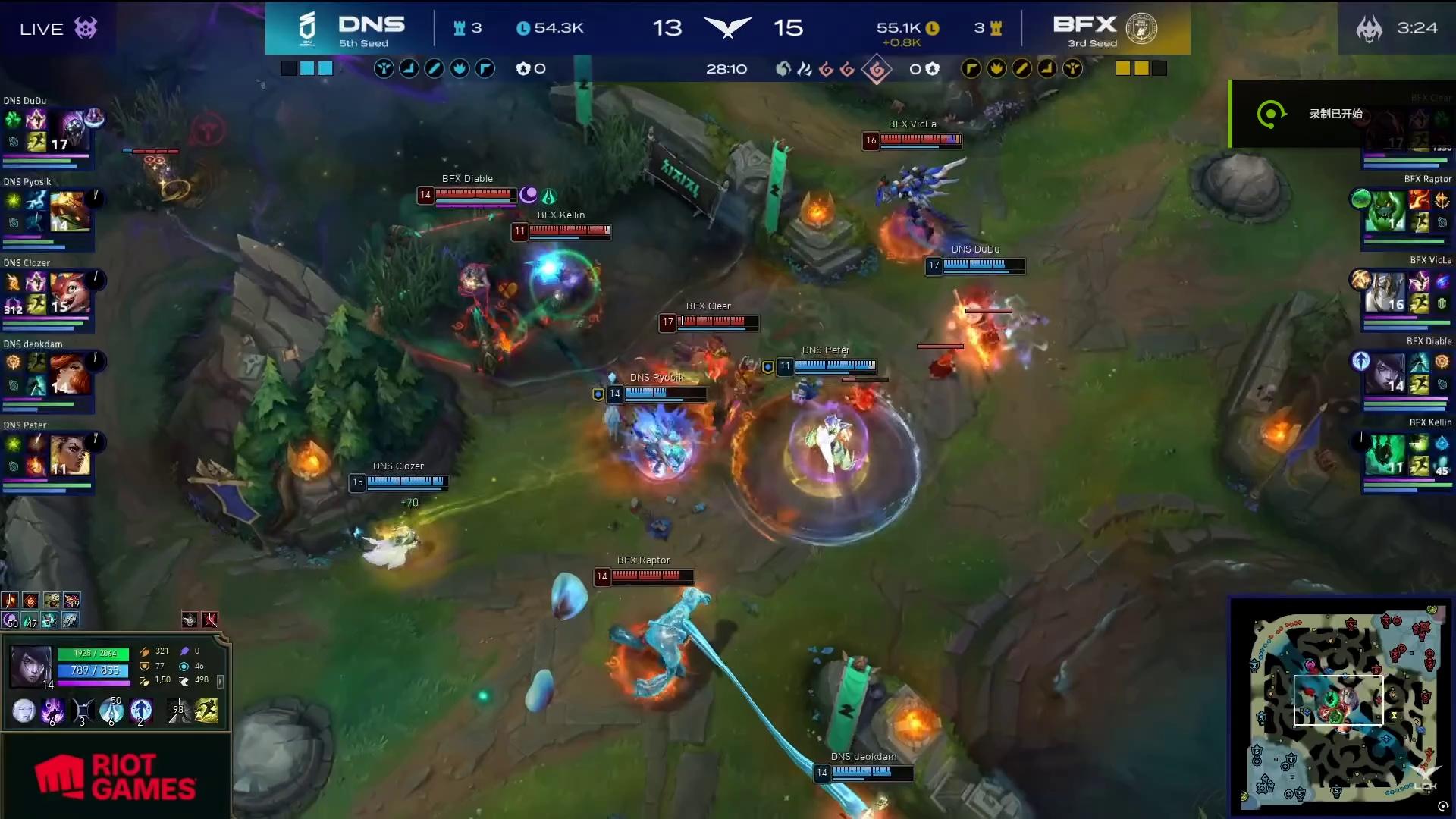
Task: Click the red crossed-swords debuff icon
Action: pos(210,620)
